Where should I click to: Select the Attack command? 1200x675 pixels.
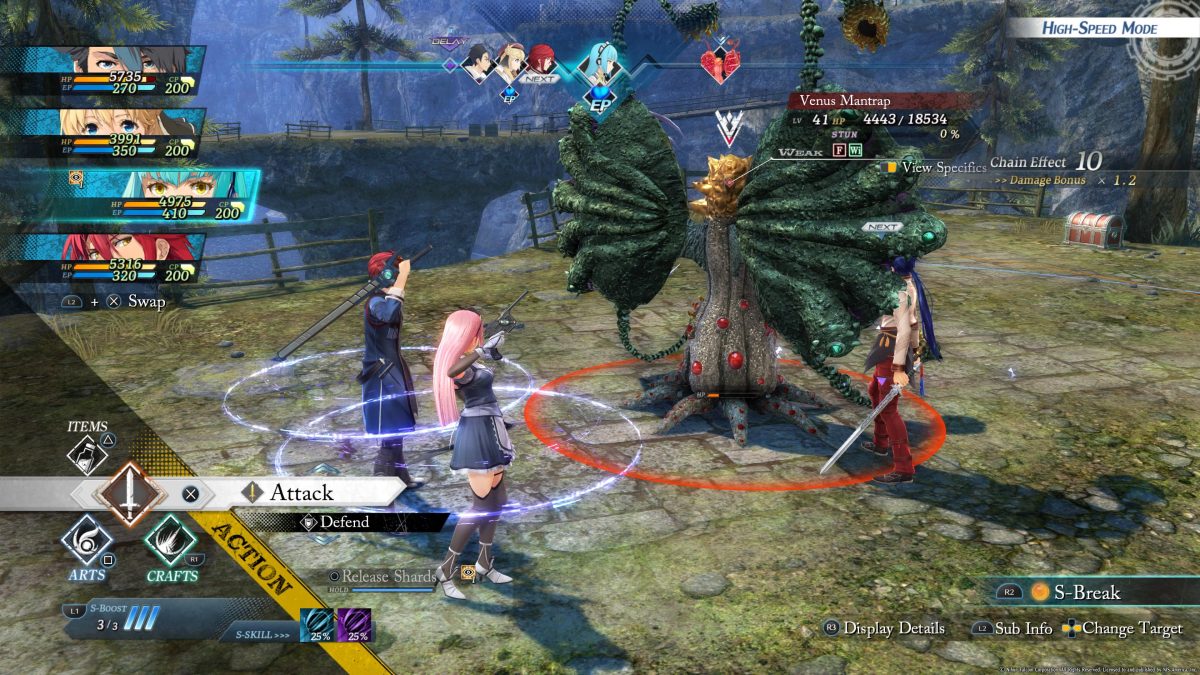[x=300, y=492]
